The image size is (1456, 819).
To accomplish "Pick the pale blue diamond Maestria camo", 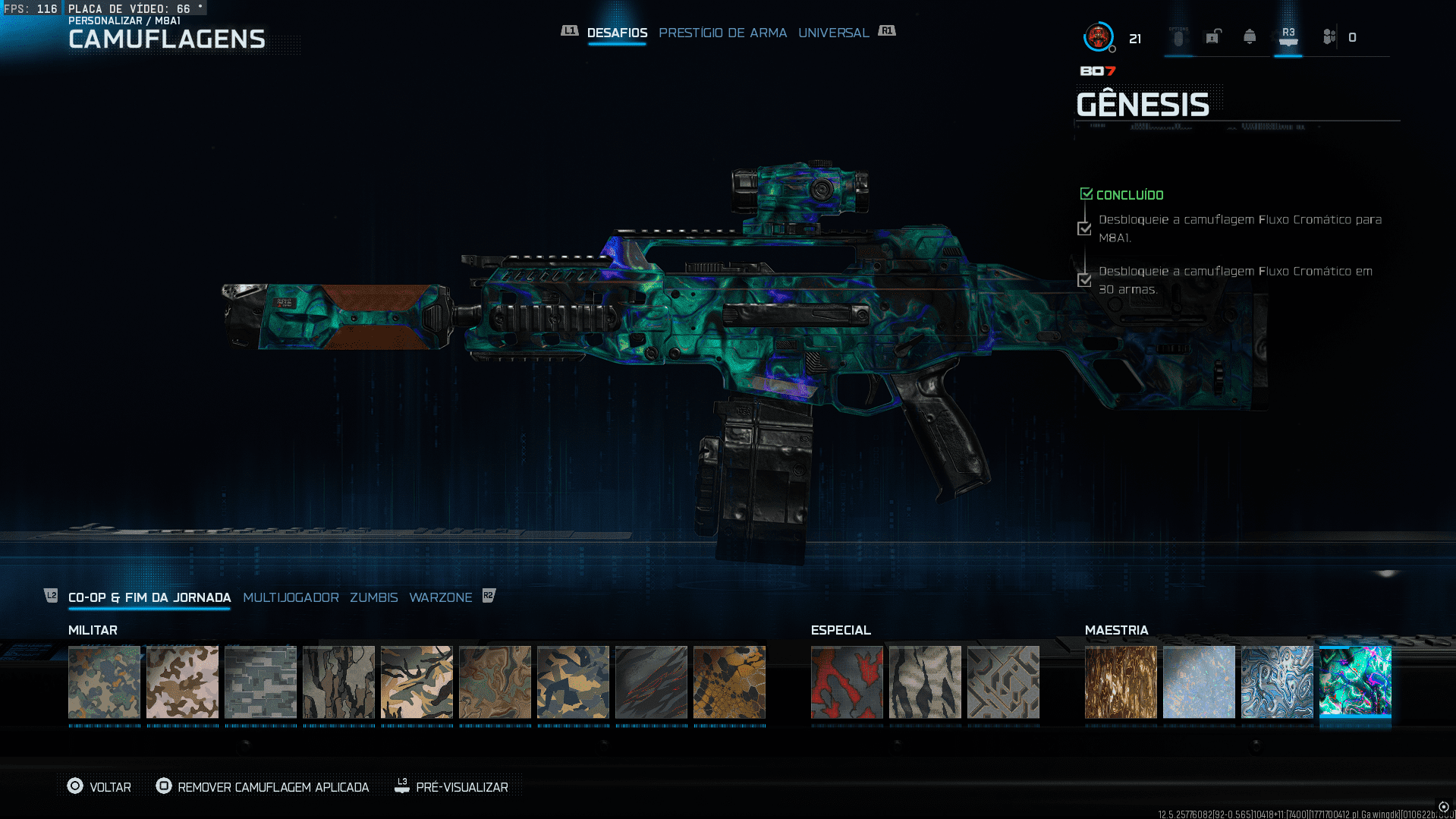I will click(x=1199, y=682).
